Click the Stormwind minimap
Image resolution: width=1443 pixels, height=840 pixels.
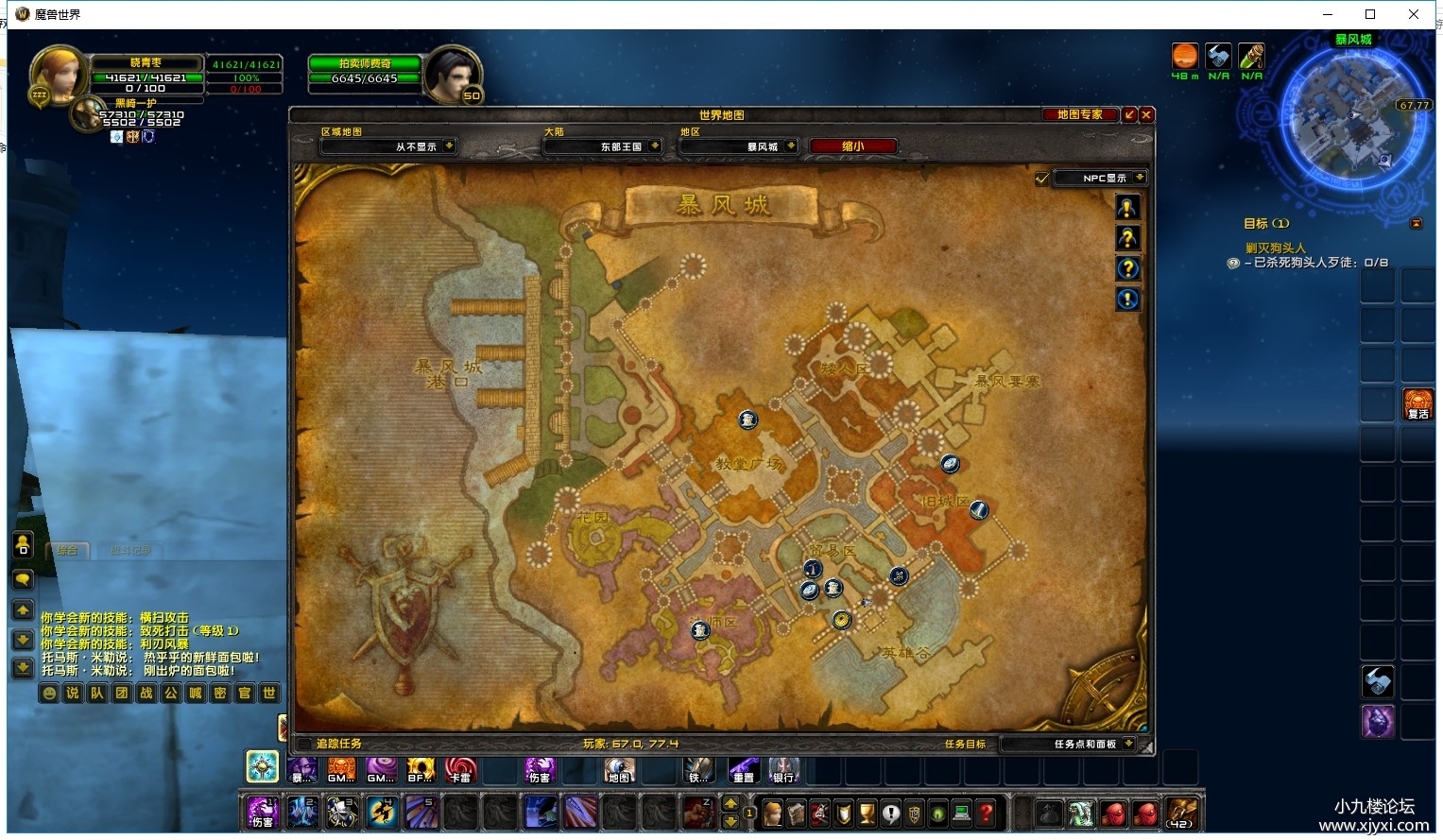coord(1352,118)
